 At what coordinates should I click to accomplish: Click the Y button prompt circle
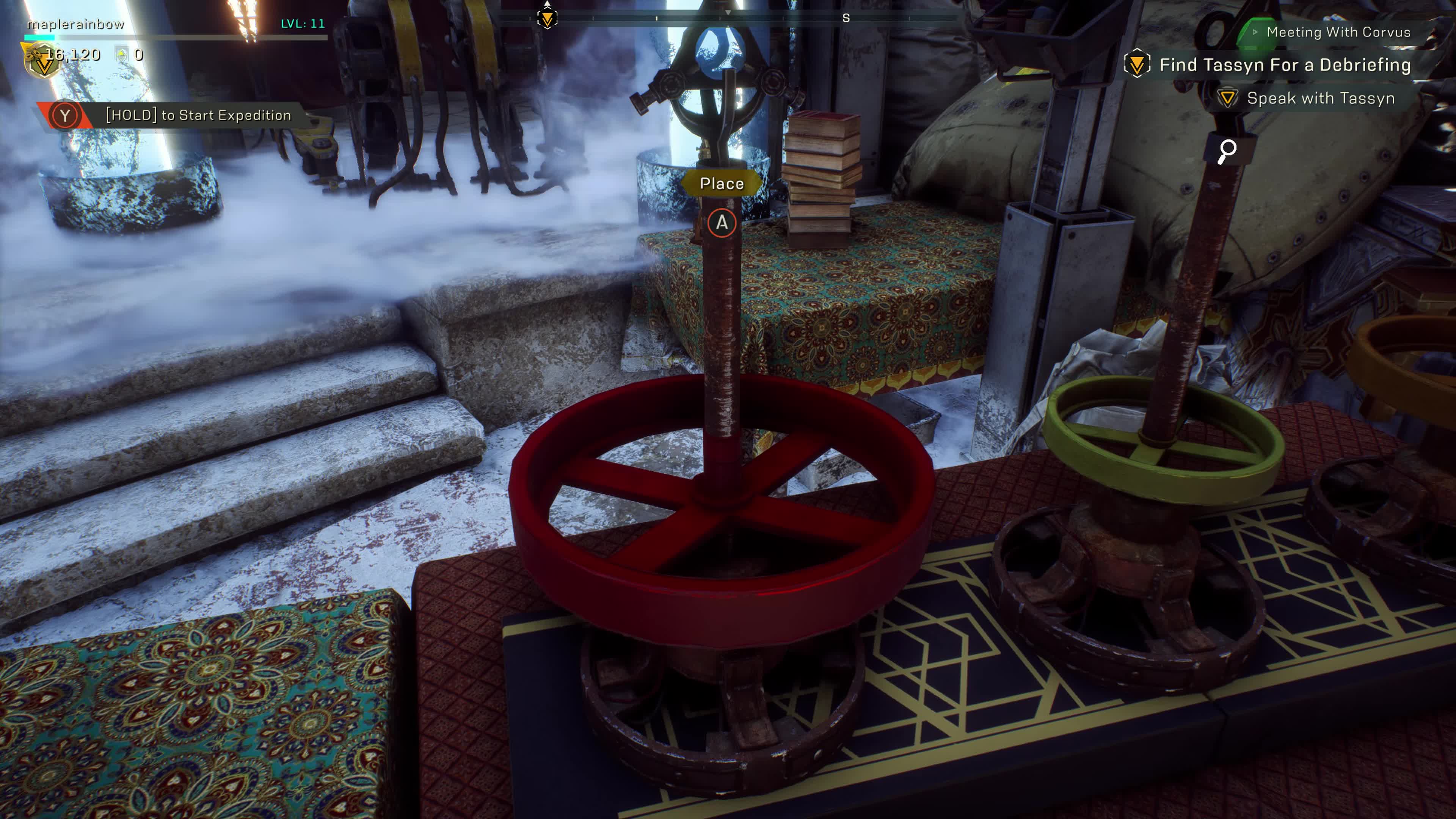click(65, 115)
